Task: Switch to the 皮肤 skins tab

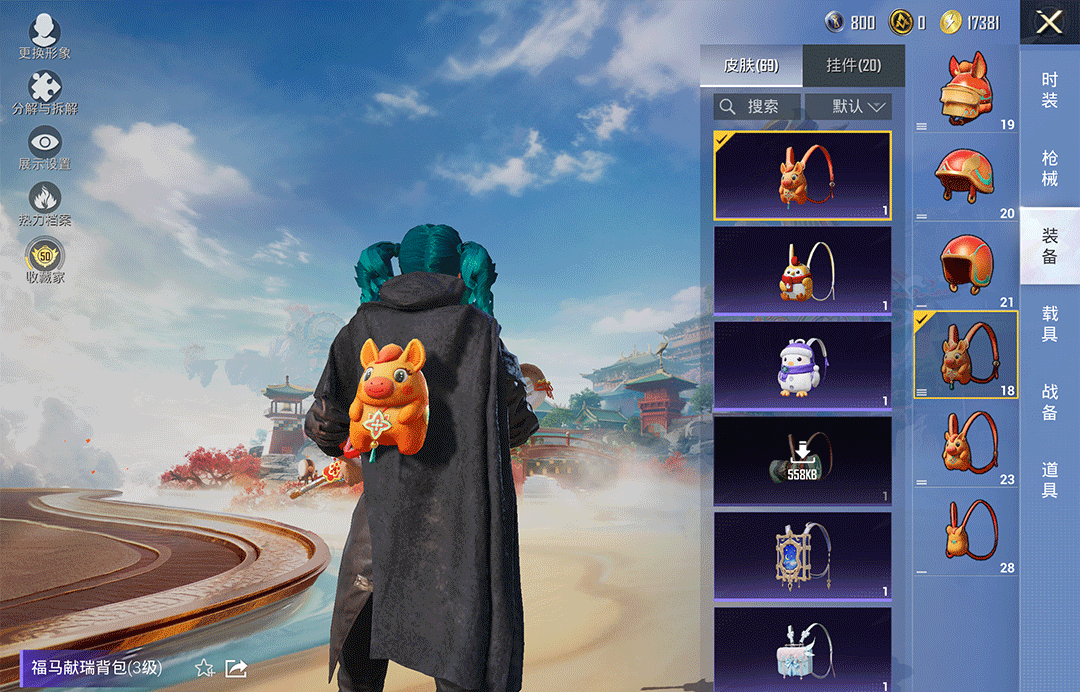Action: click(751, 66)
